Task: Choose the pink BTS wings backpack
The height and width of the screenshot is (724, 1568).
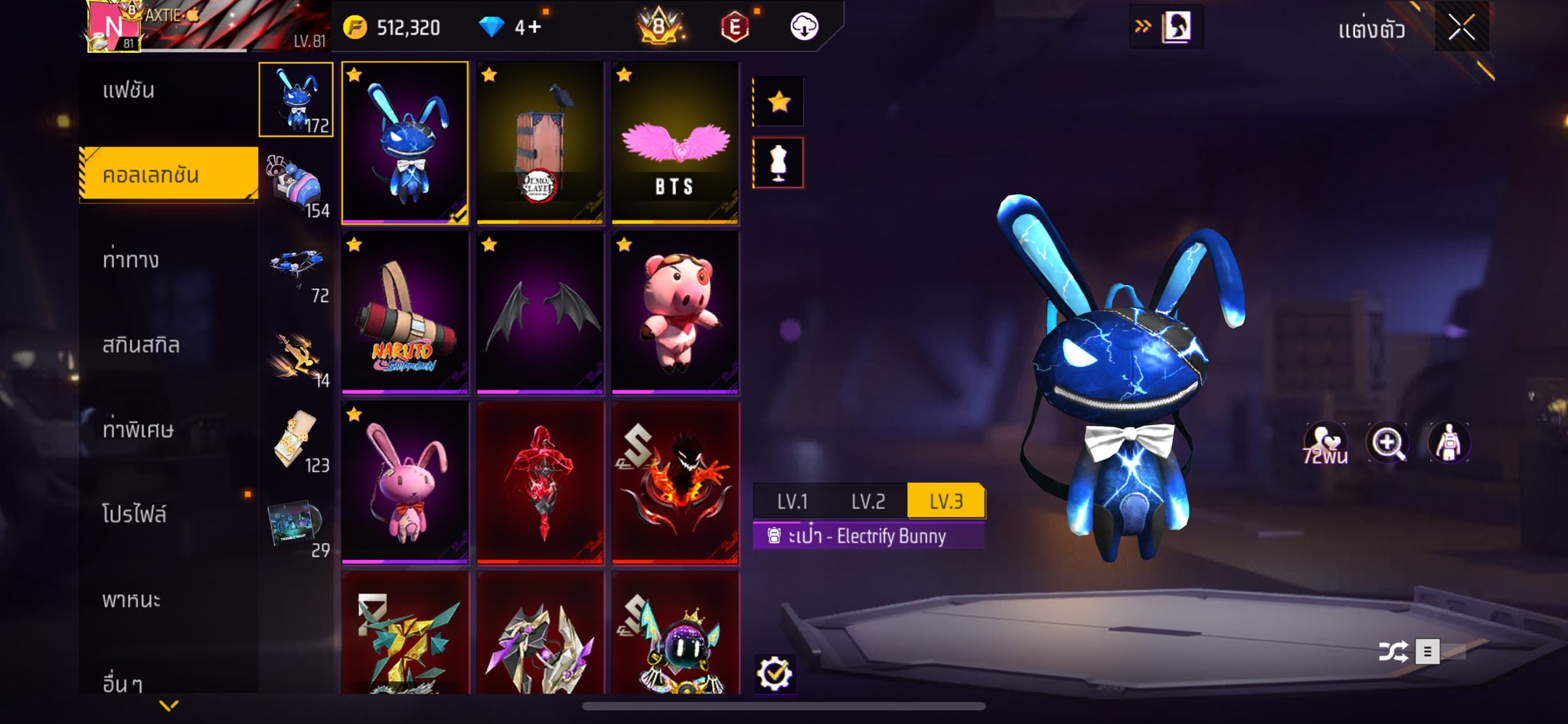Action: (x=675, y=143)
